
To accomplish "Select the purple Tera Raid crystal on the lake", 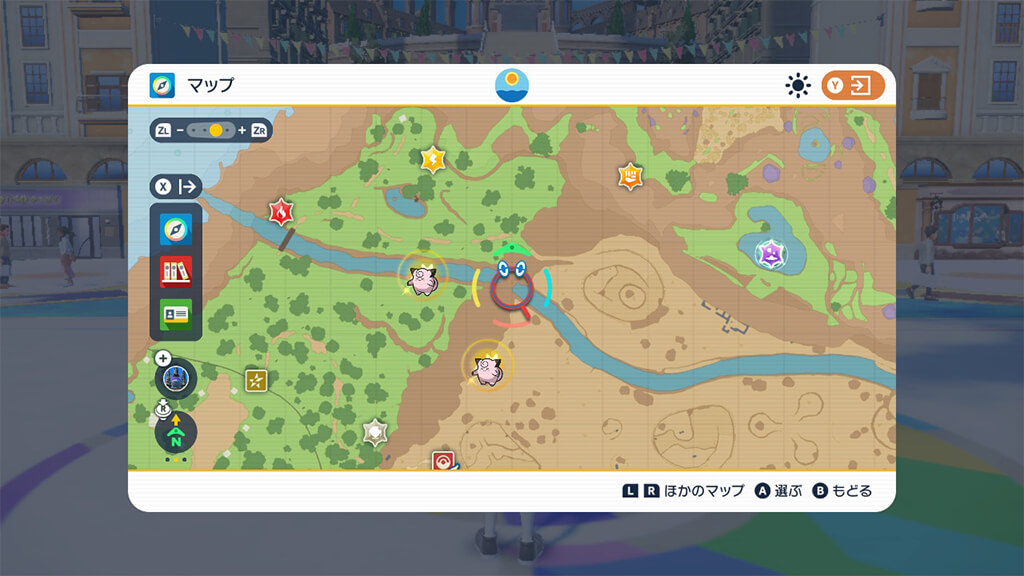I will [x=770, y=254].
